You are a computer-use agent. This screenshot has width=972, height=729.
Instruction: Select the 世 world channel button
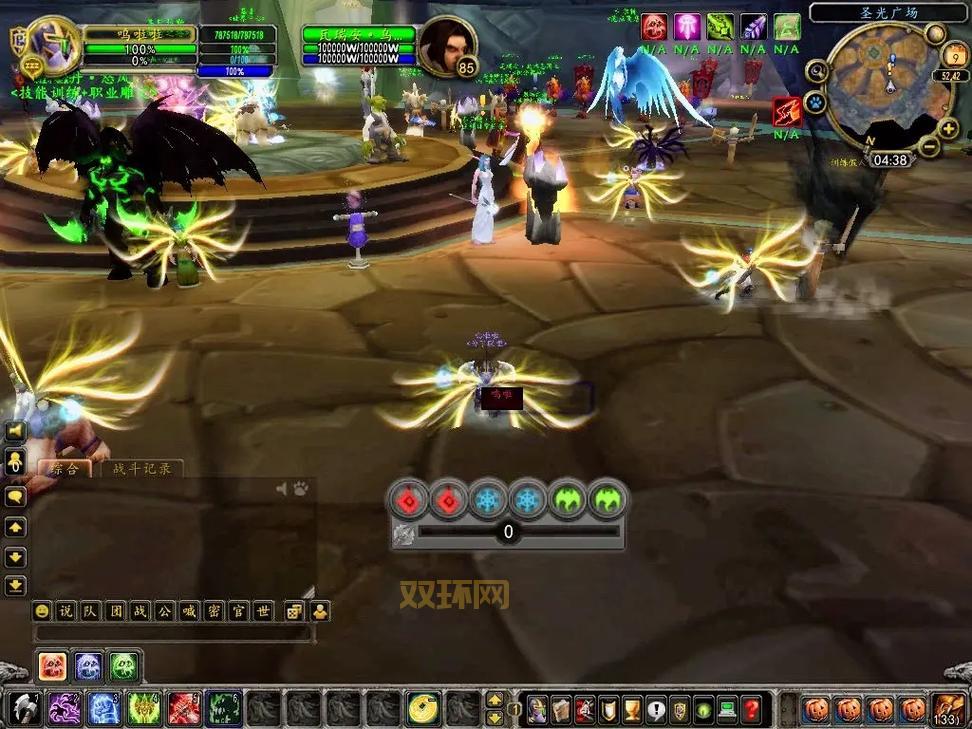coord(264,611)
